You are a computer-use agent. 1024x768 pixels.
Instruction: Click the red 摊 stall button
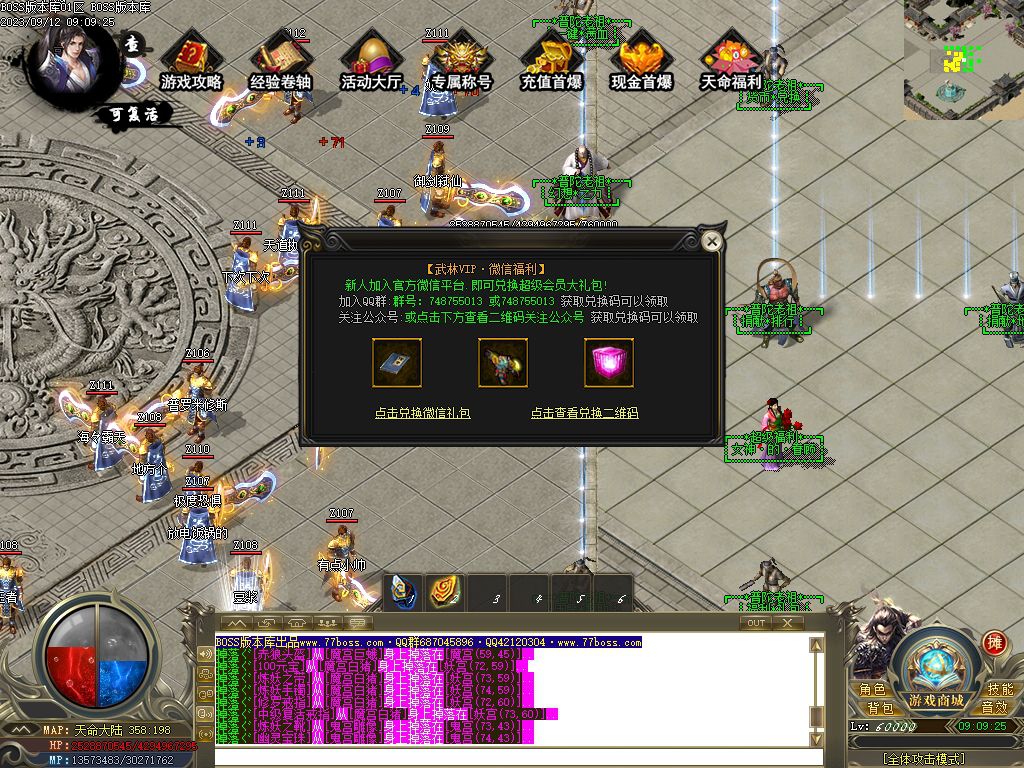coord(994,642)
